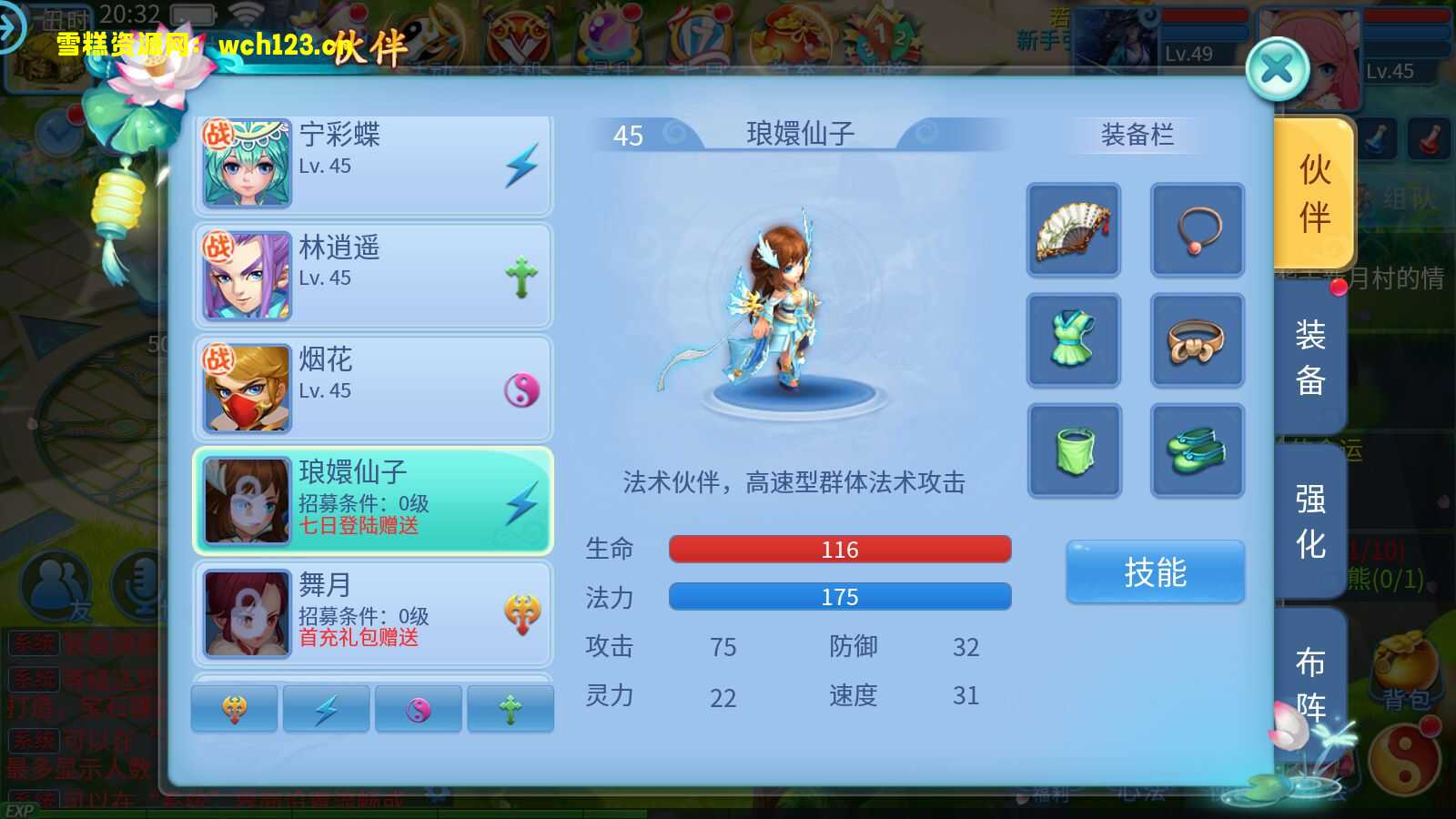Open the green skirt equipment slot

1074,450
